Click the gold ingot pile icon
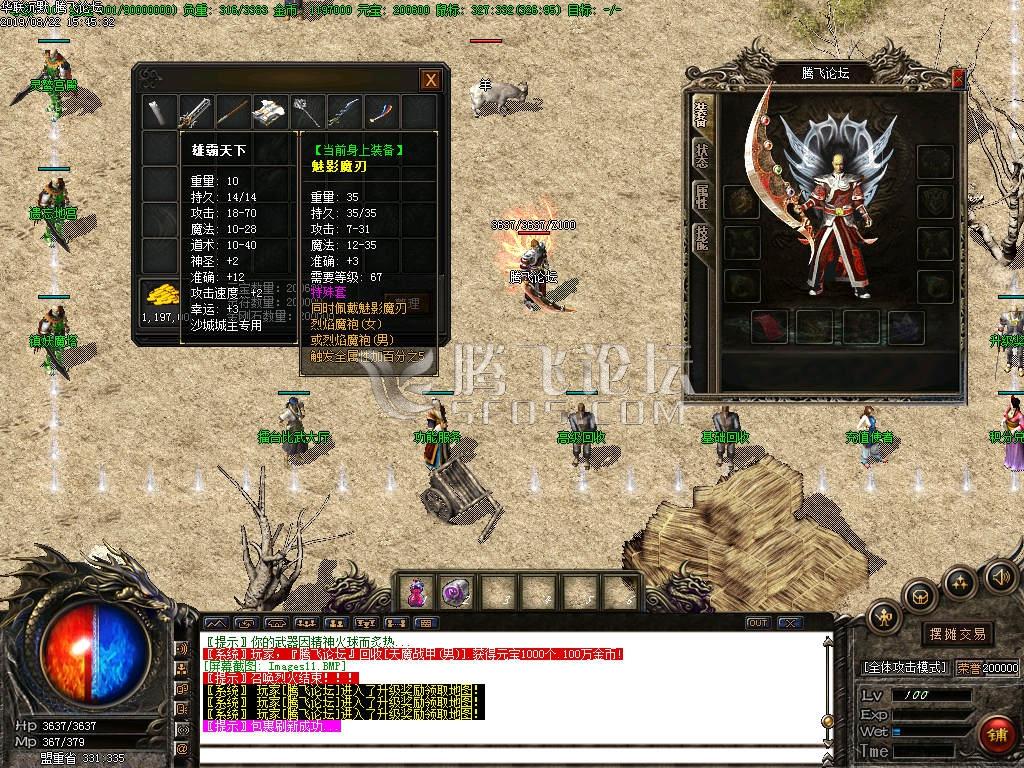The height and width of the screenshot is (768, 1024). pyautogui.click(x=159, y=294)
